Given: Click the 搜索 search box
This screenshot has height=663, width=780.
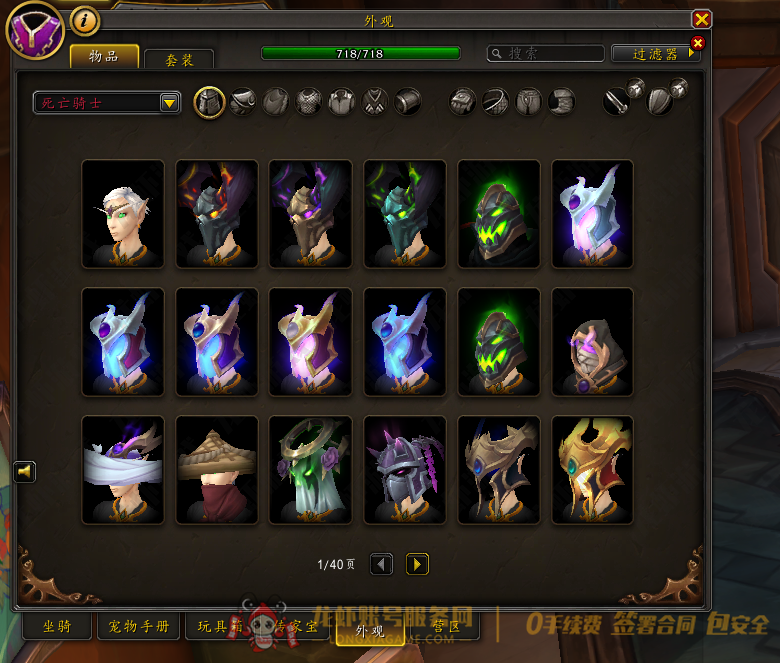Looking at the screenshot, I should [x=545, y=53].
